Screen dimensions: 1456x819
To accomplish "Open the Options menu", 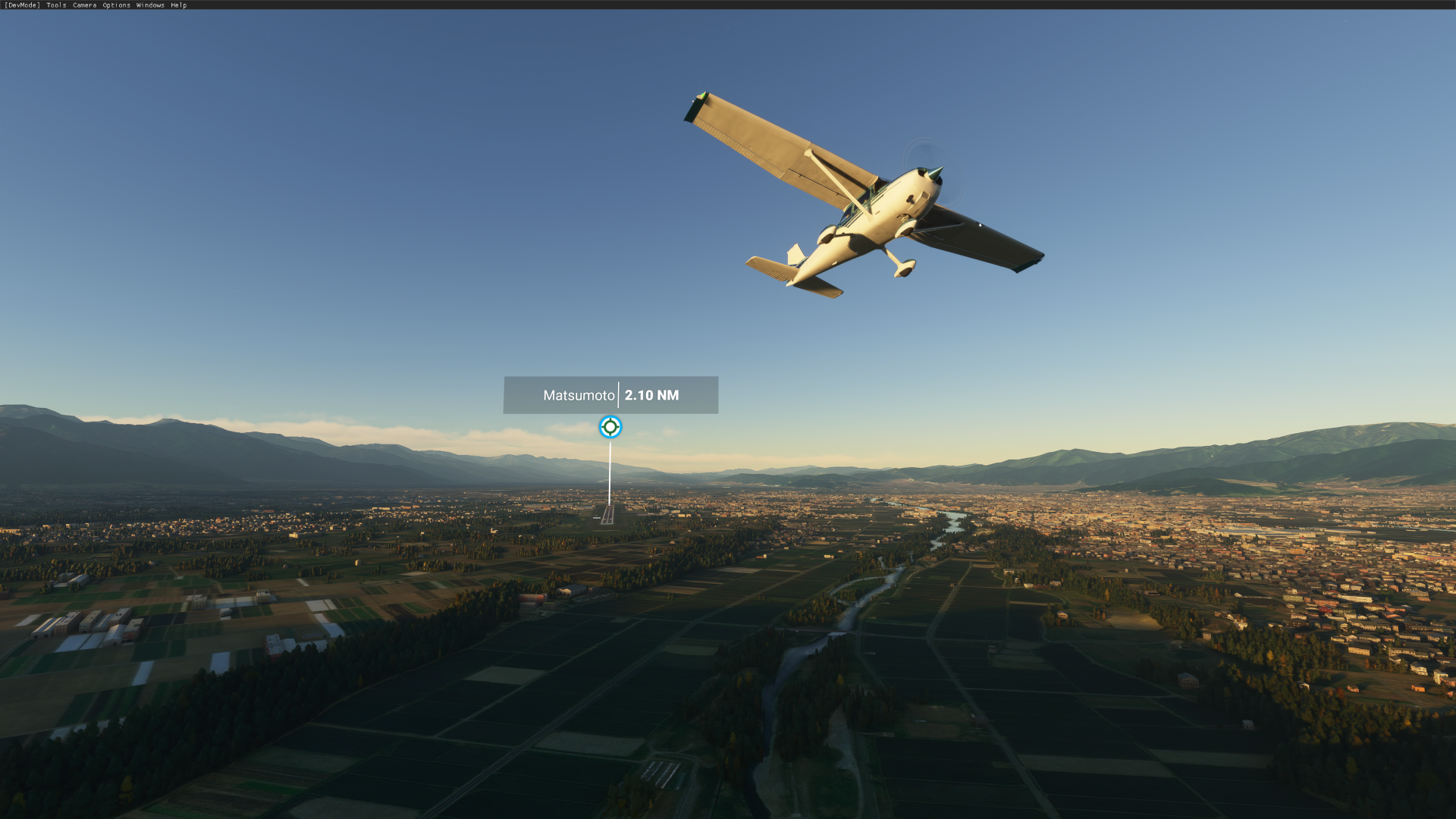I will click(115, 5).
